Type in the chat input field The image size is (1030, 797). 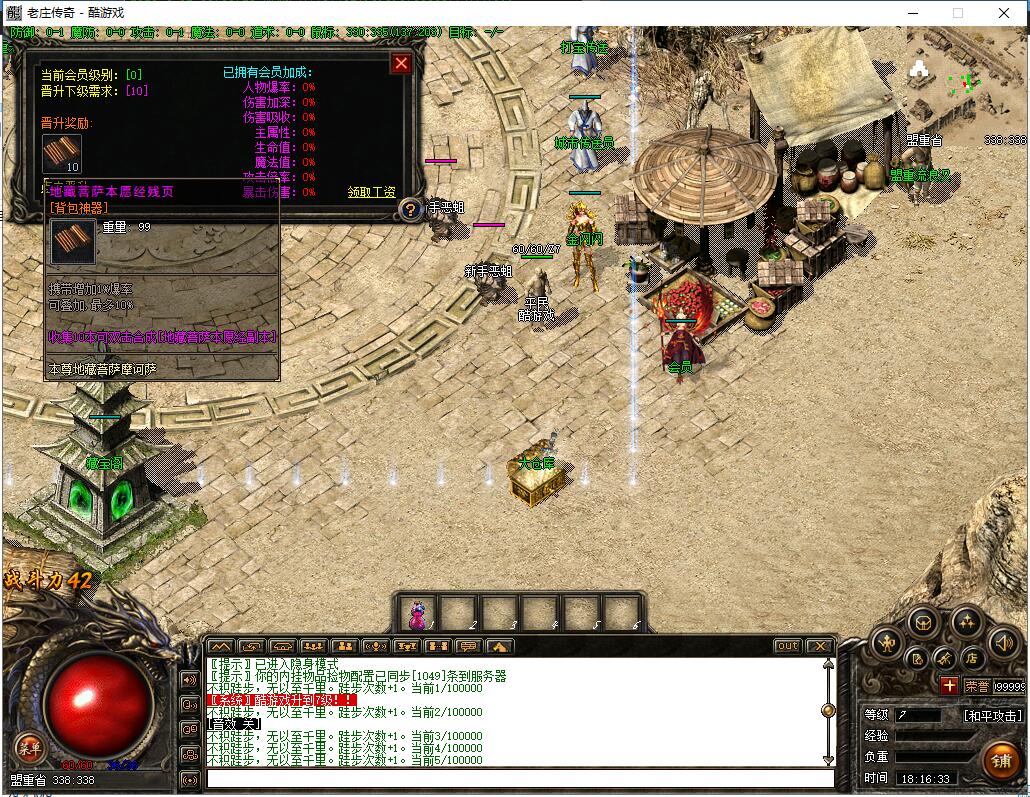click(x=520, y=779)
